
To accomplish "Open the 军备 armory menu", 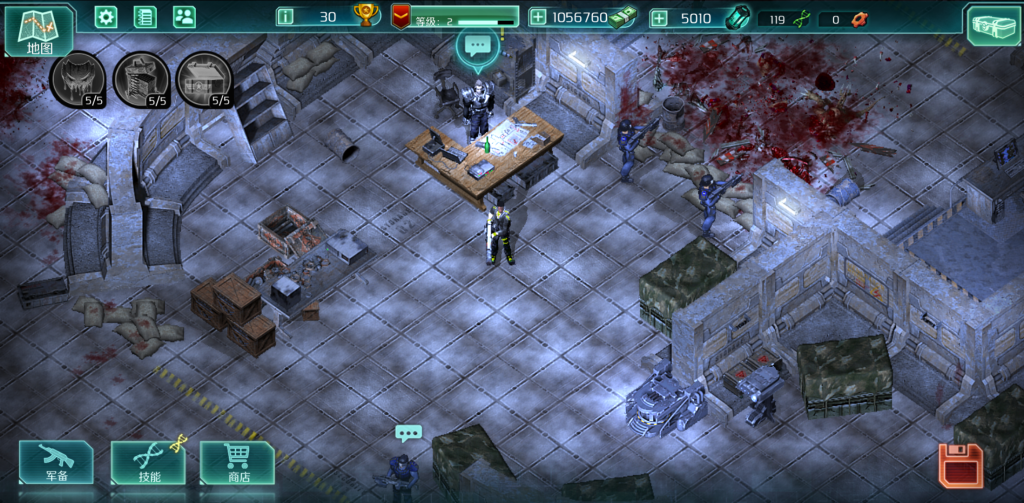I will 56,463.
